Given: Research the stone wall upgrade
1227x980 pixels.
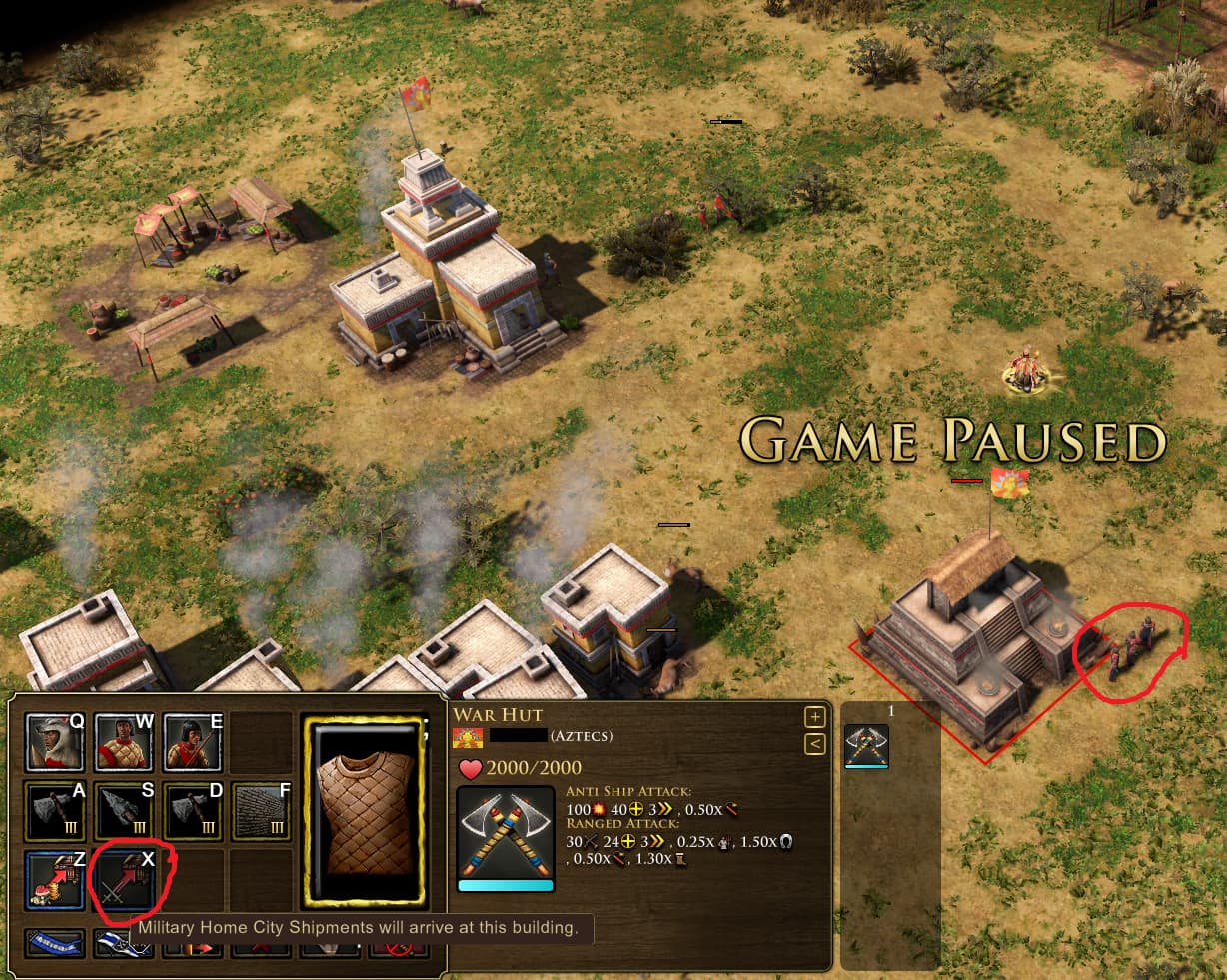Looking at the screenshot, I should [x=262, y=810].
